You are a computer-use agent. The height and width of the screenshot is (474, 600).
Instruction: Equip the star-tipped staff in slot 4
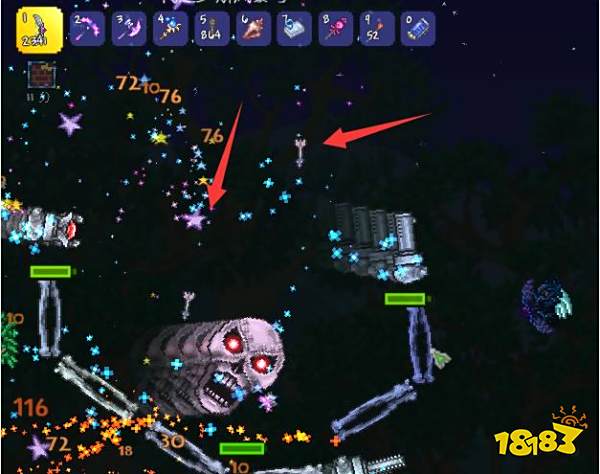[x=172, y=29]
